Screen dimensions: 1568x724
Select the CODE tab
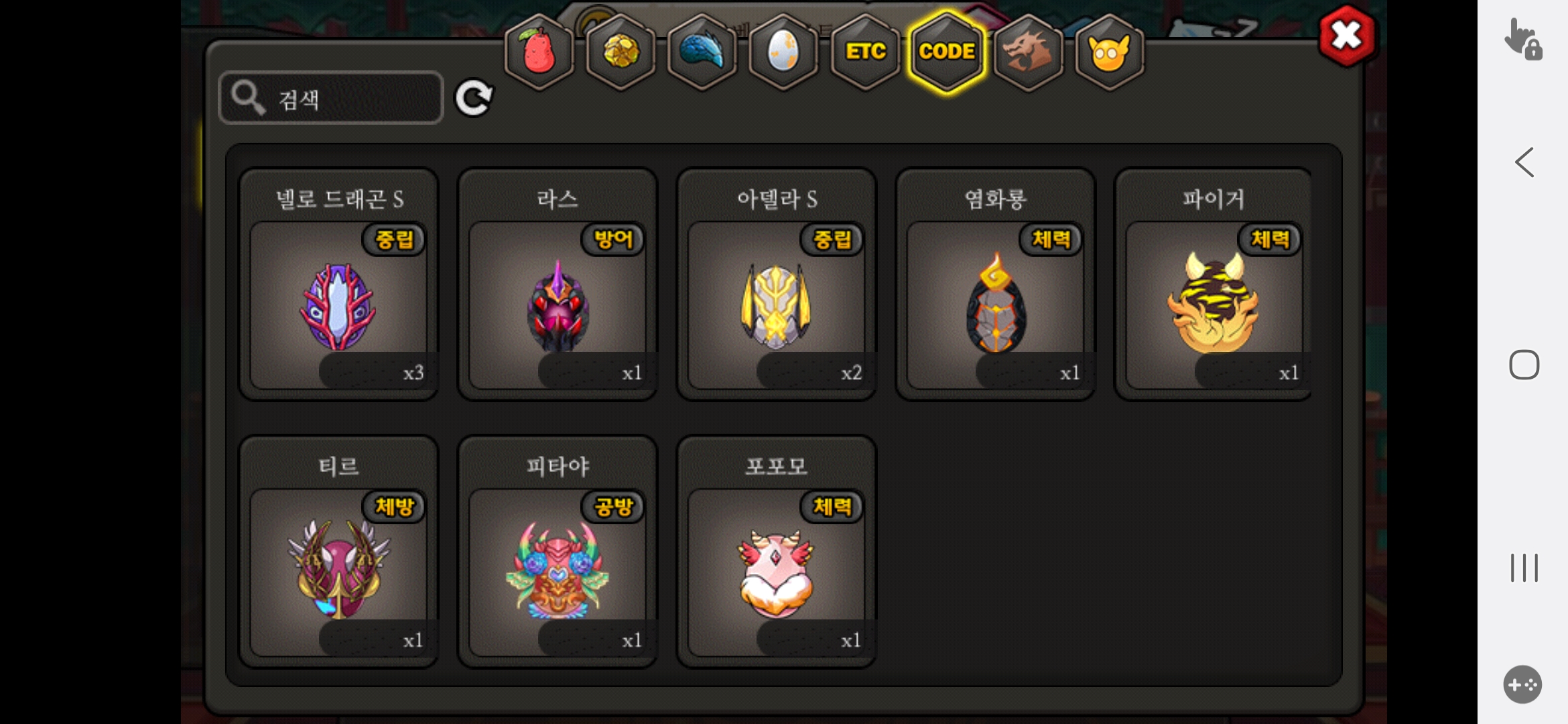pyautogui.click(x=946, y=52)
